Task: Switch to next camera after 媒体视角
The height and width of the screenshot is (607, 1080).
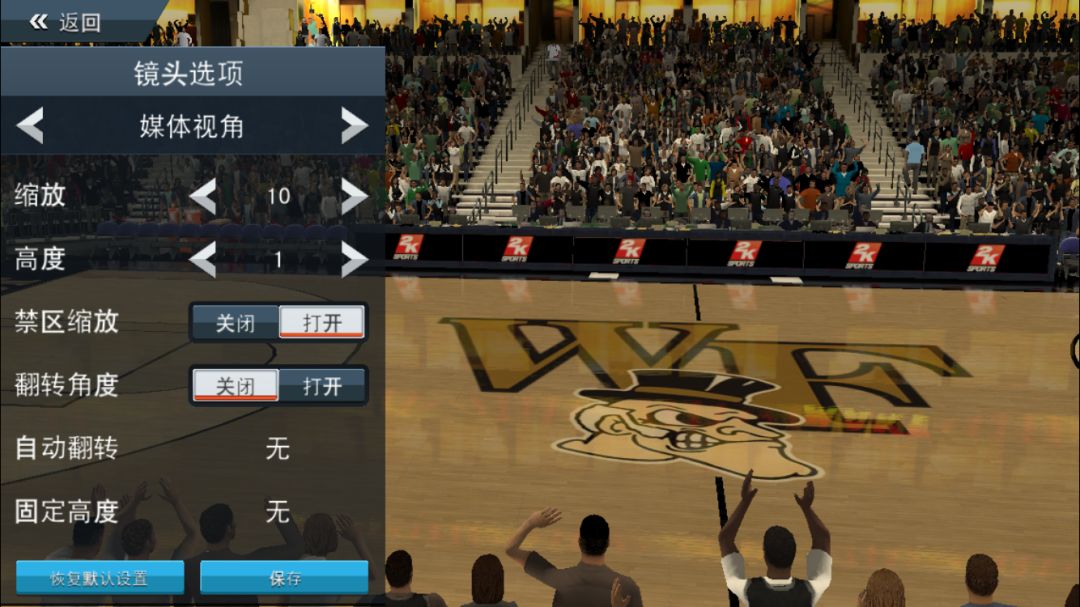Action: point(354,126)
